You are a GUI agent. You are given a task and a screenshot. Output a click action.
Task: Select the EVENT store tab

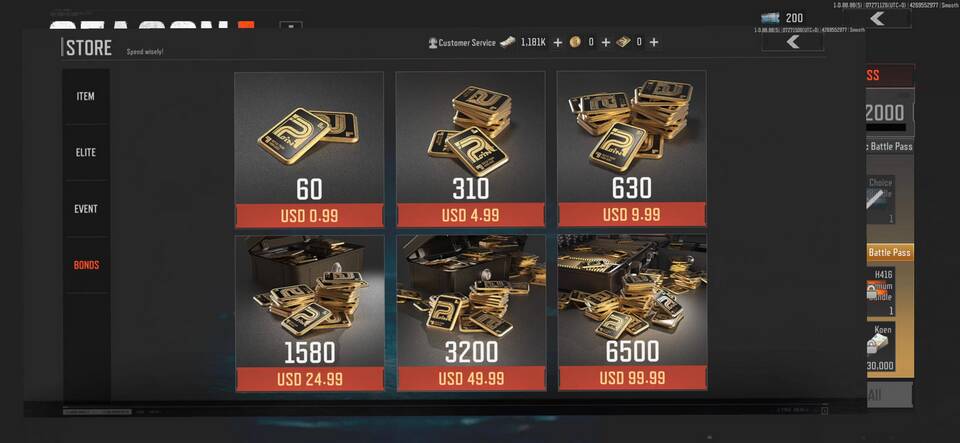(x=86, y=209)
